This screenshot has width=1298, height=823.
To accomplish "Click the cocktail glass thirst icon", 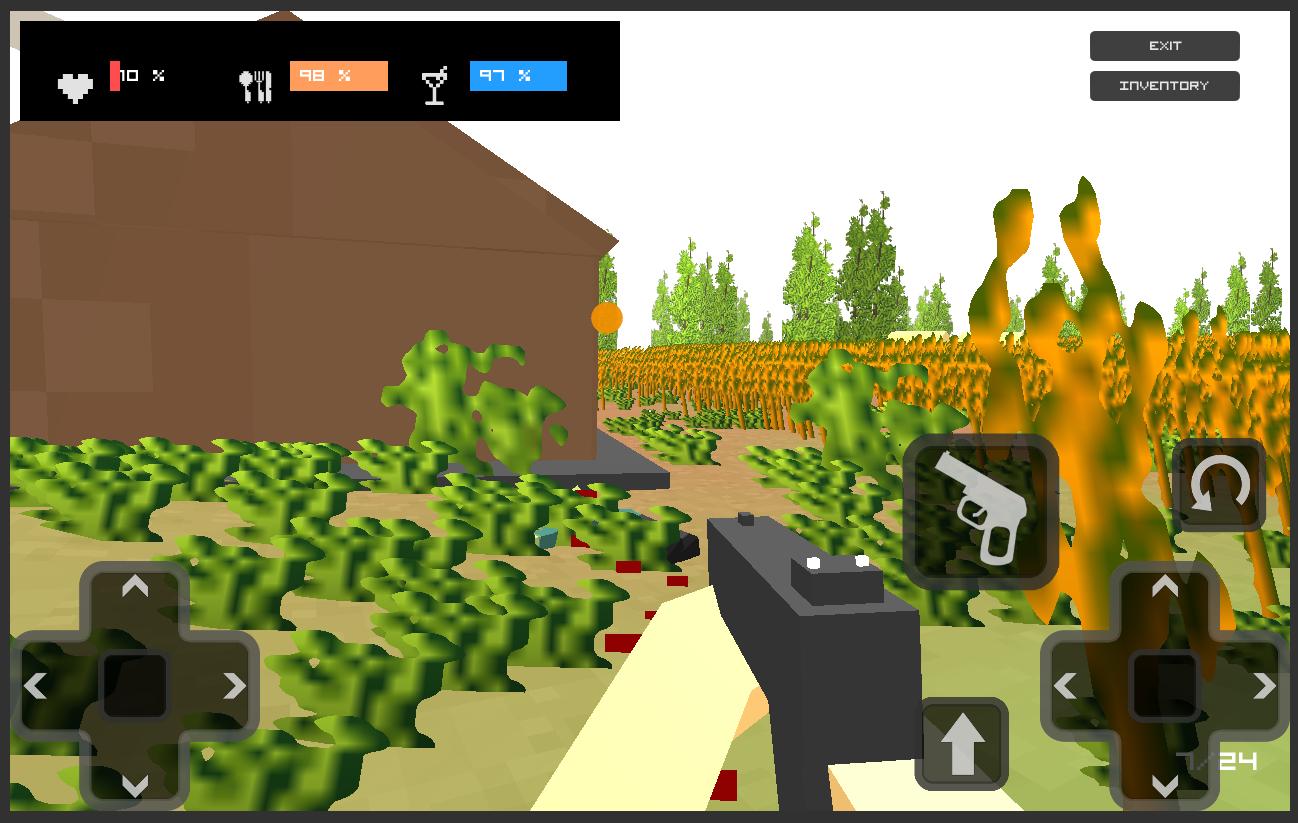I will click(x=434, y=85).
